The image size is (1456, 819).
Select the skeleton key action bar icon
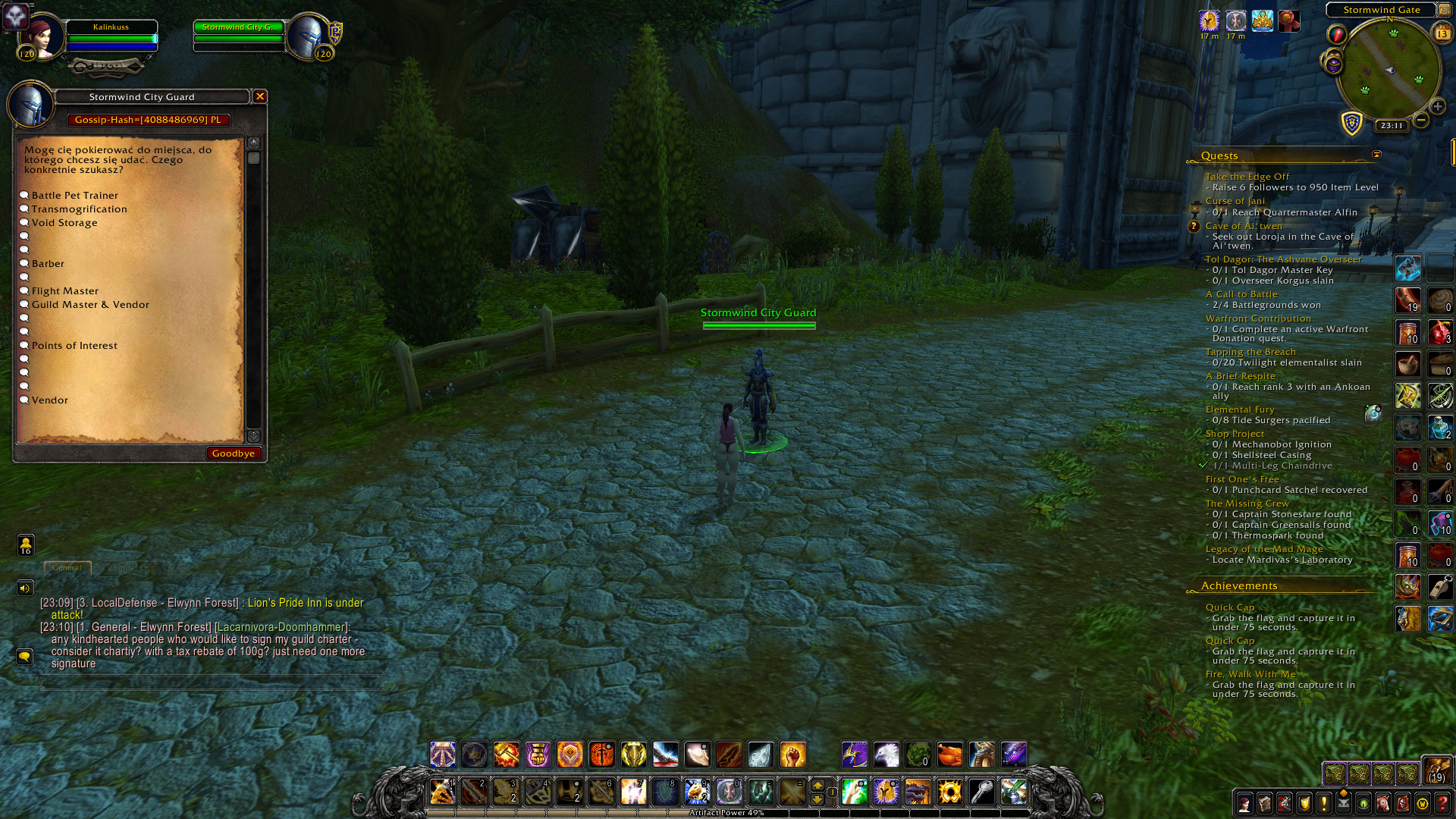click(x=981, y=792)
